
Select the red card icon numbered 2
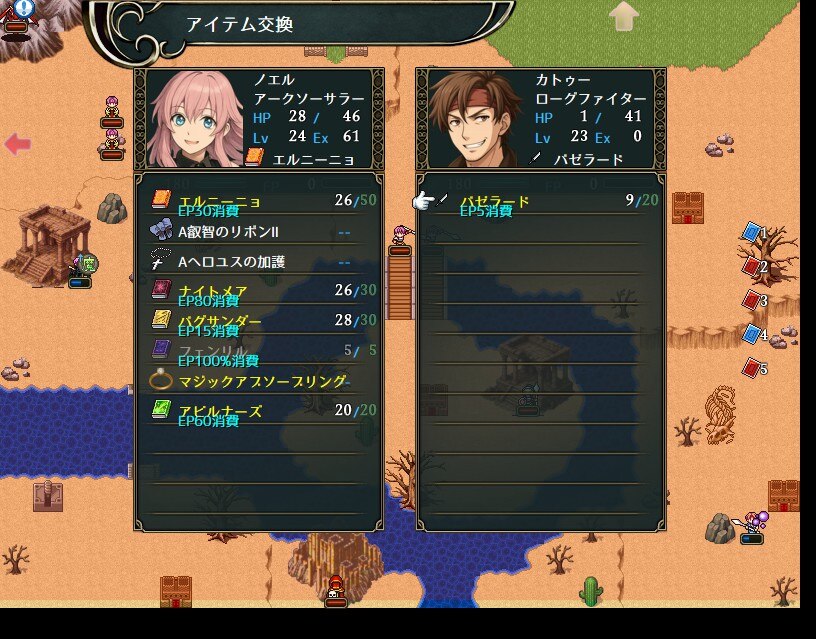click(752, 266)
